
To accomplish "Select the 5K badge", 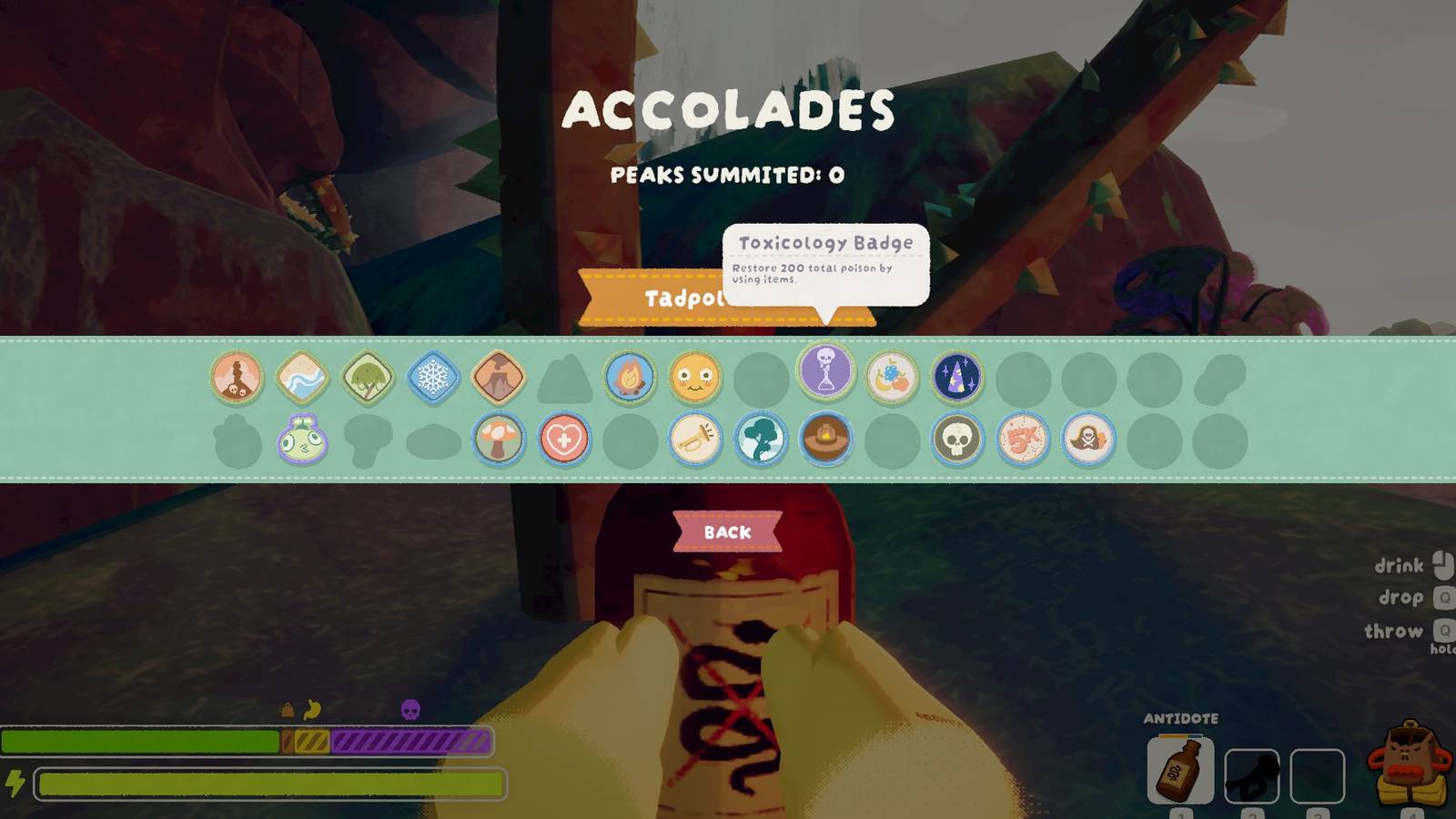I will 1024,440.
